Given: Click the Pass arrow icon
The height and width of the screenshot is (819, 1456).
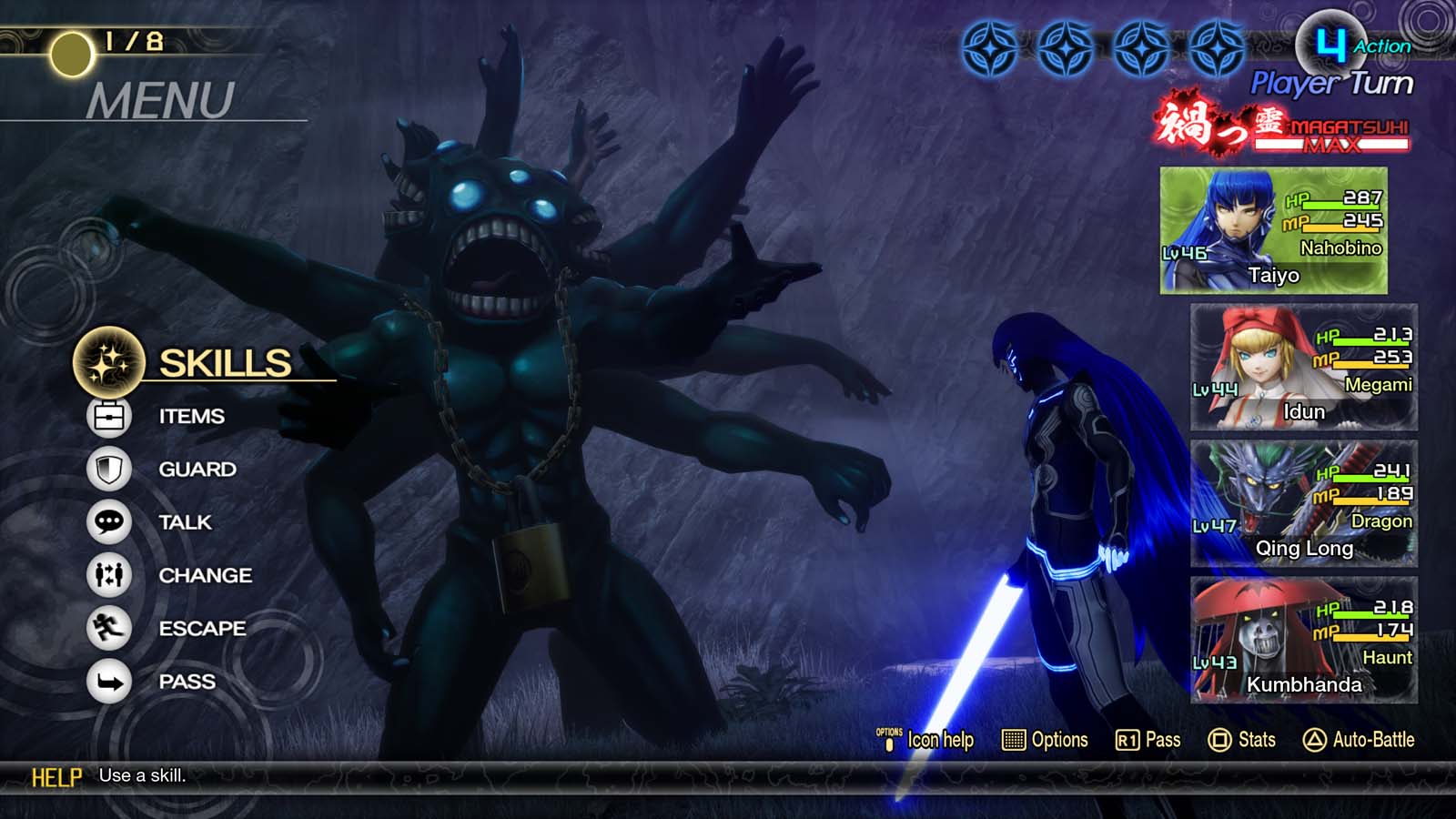Looking at the screenshot, I should pos(109,681).
